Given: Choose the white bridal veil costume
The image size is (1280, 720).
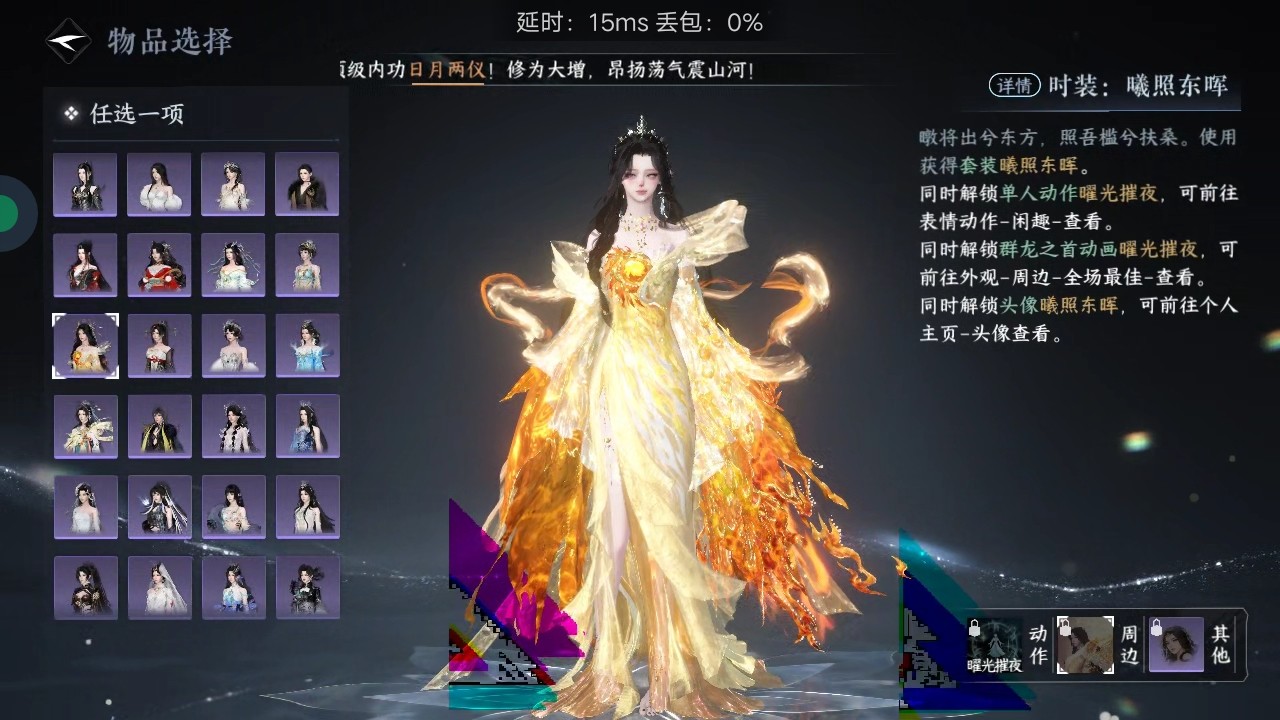Looking at the screenshot, I should 159,588.
